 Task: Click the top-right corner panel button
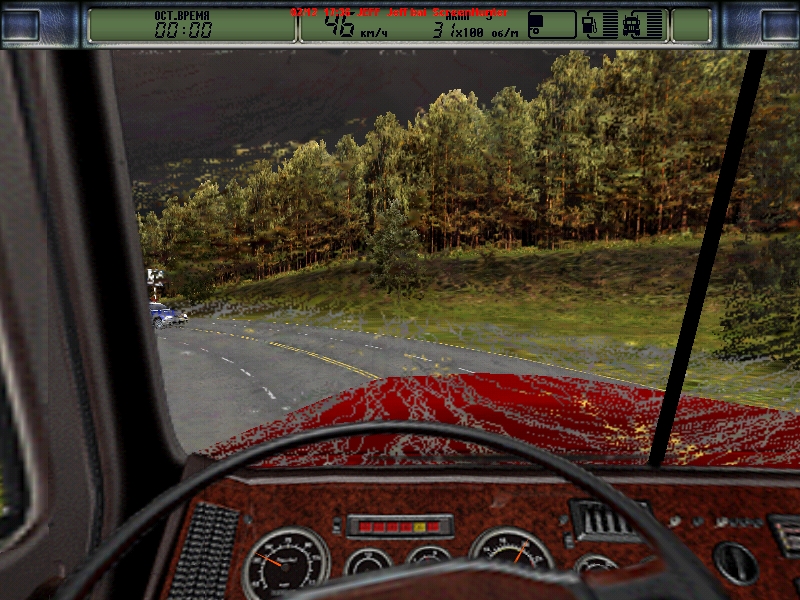pyautogui.click(x=778, y=25)
